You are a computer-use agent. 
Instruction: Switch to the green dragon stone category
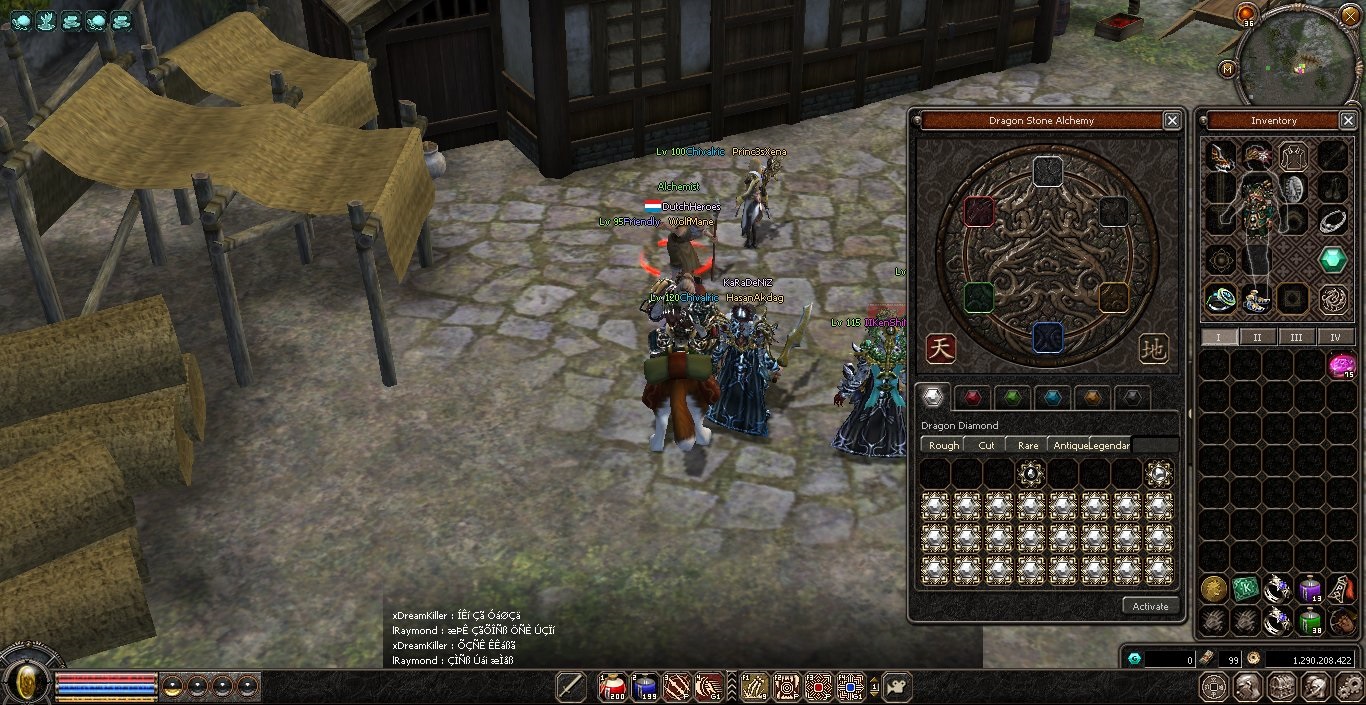[1012, 398]
